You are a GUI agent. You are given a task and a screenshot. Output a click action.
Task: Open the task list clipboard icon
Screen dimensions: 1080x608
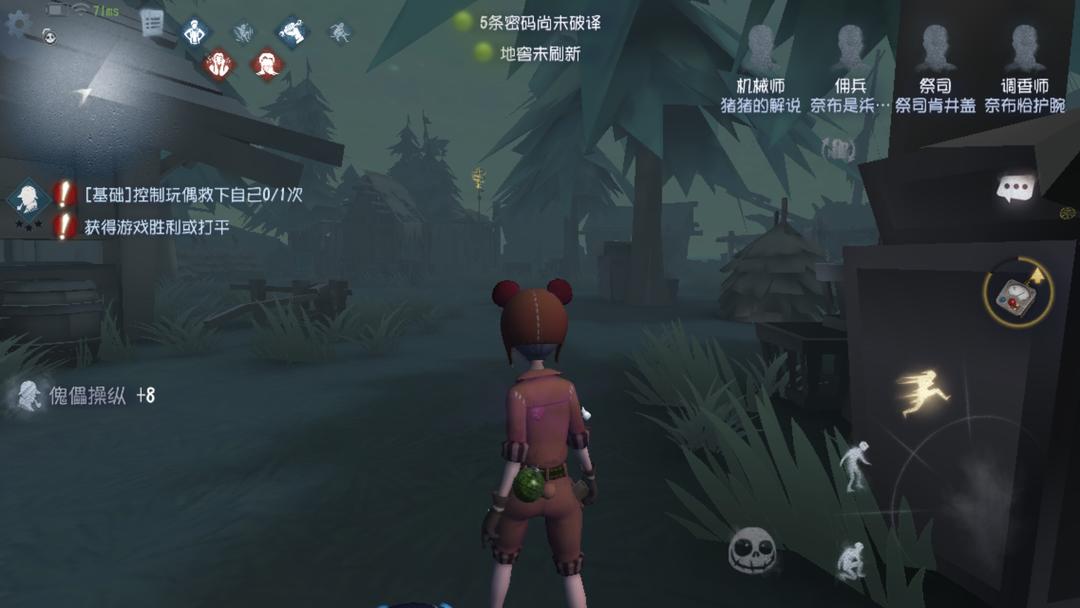(x=152, y=23)
